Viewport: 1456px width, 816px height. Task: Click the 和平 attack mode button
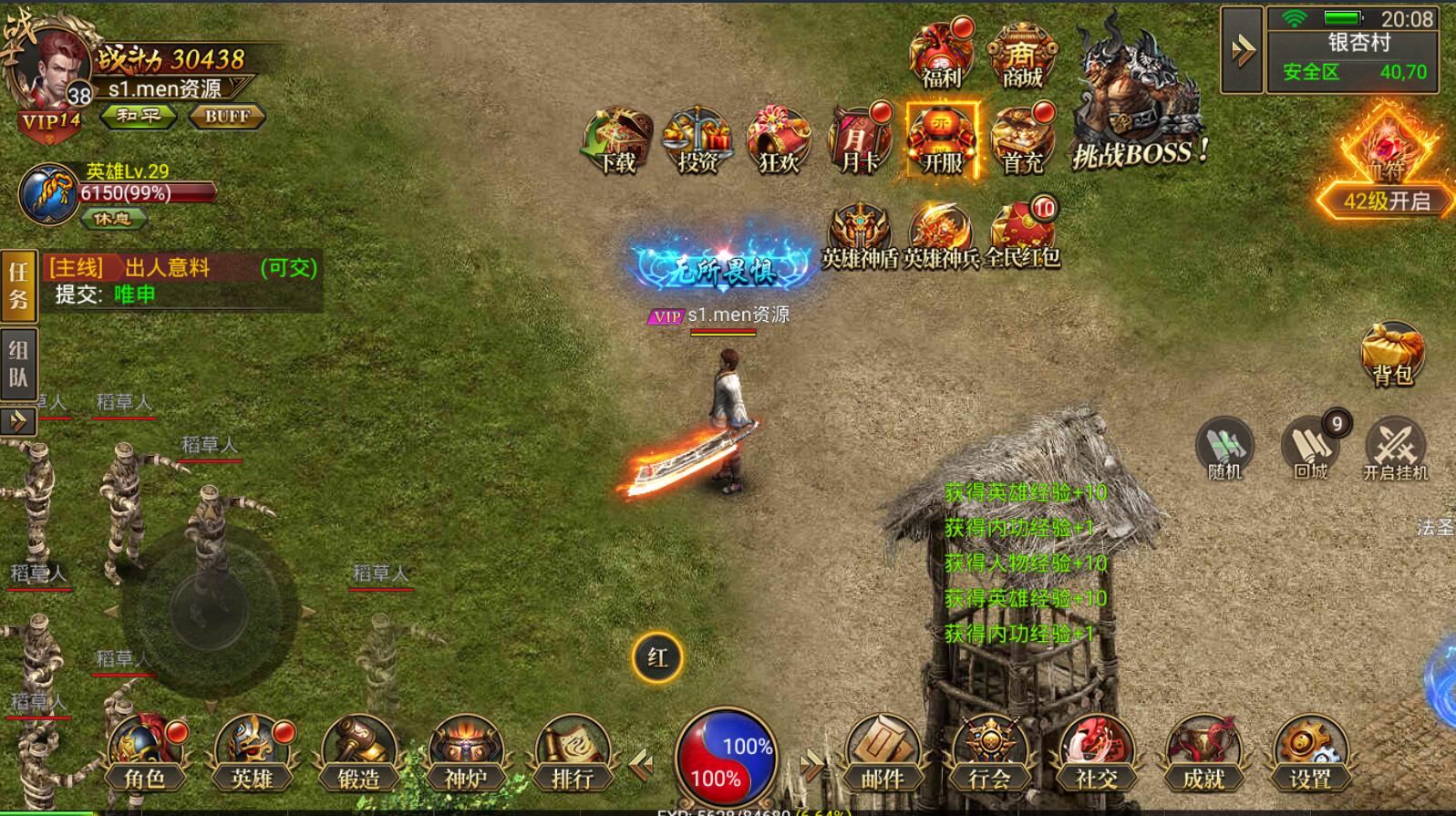coord(139,116)
